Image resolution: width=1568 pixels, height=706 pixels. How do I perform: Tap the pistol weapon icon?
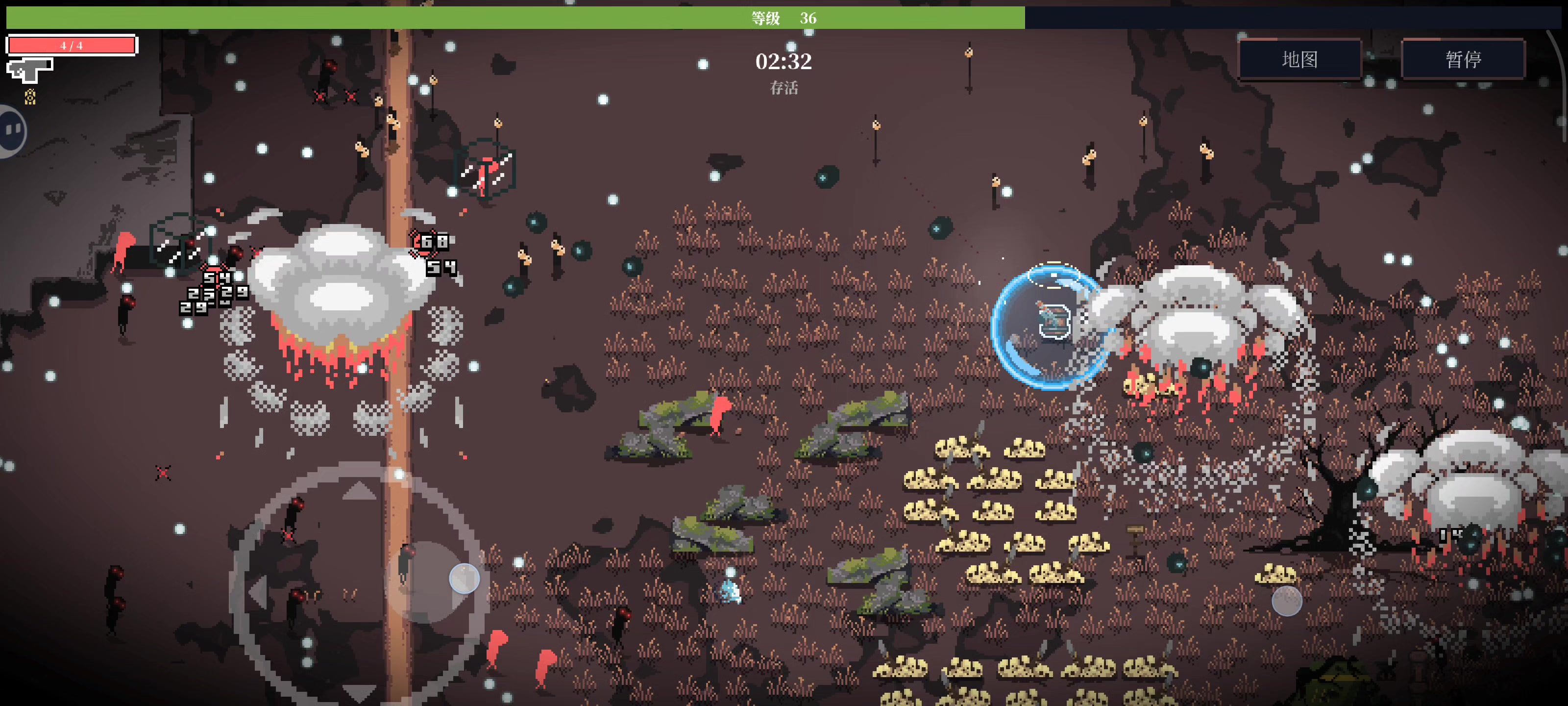click(x=29, y=70)
